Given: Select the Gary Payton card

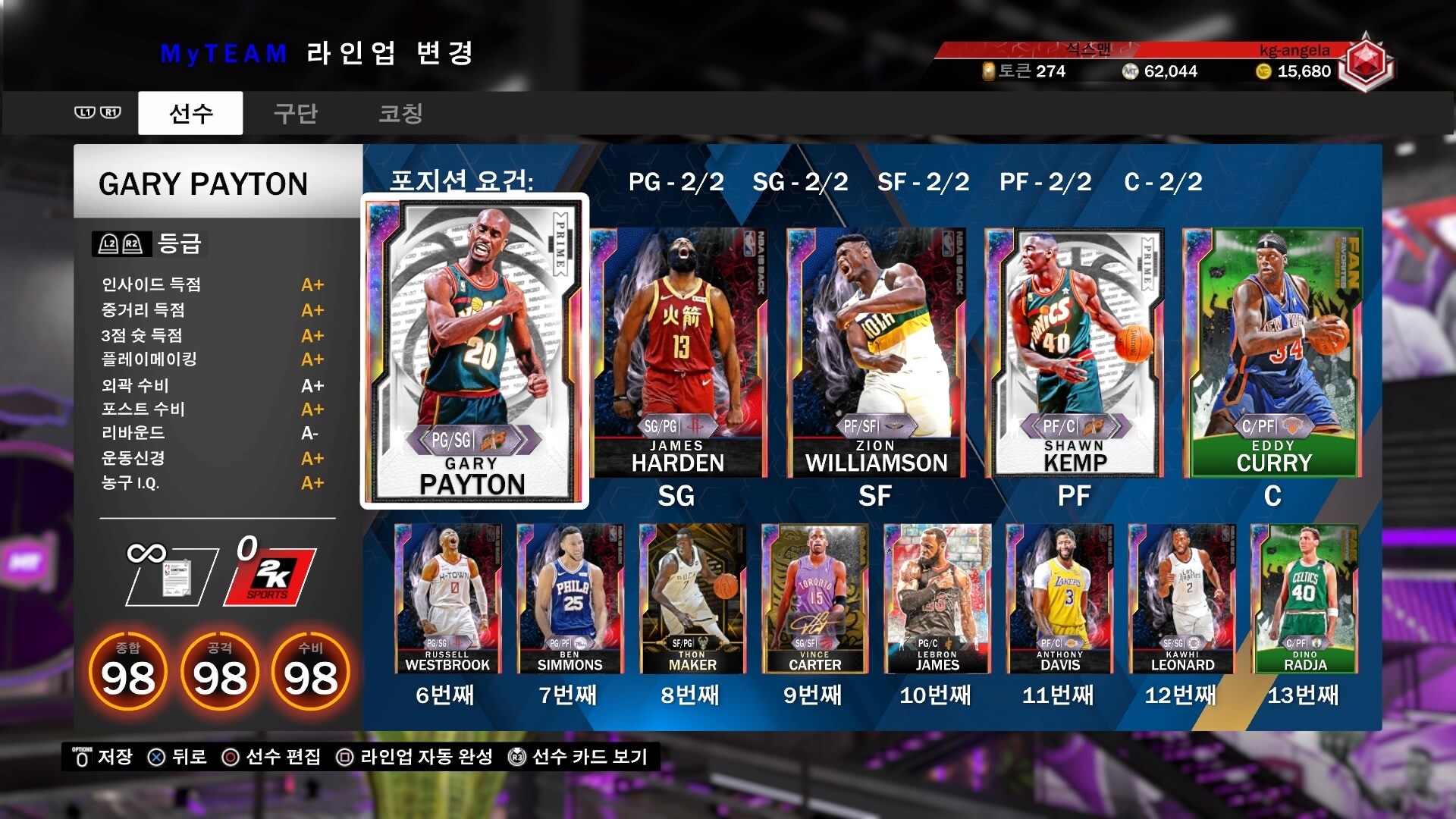Looking at the screenshot, I should tap(474, 351).
